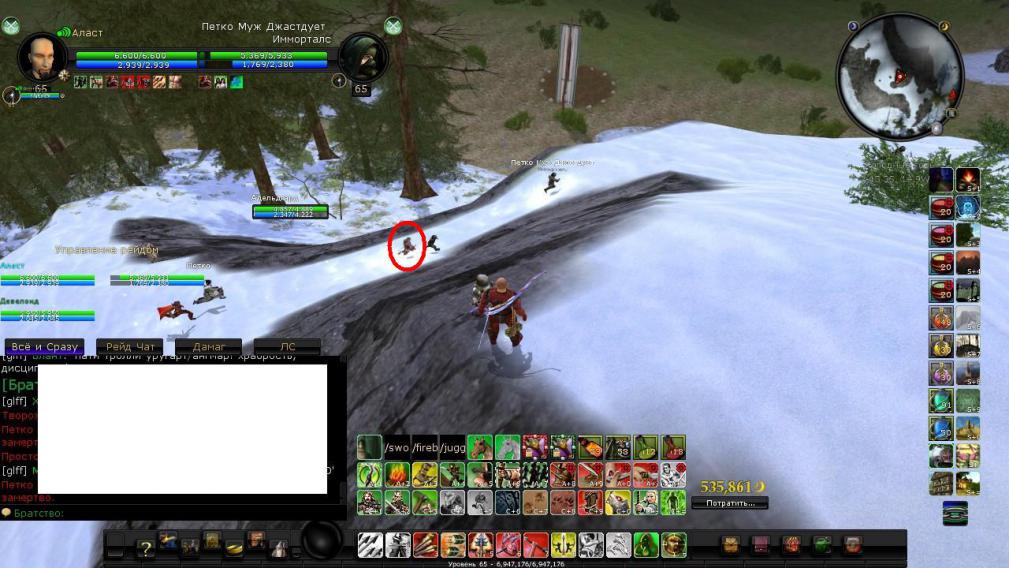Screen dimensions: 1009x568
Task: Click the hooded target portrait
Action: pyautogui.click(x=362, y=58)
